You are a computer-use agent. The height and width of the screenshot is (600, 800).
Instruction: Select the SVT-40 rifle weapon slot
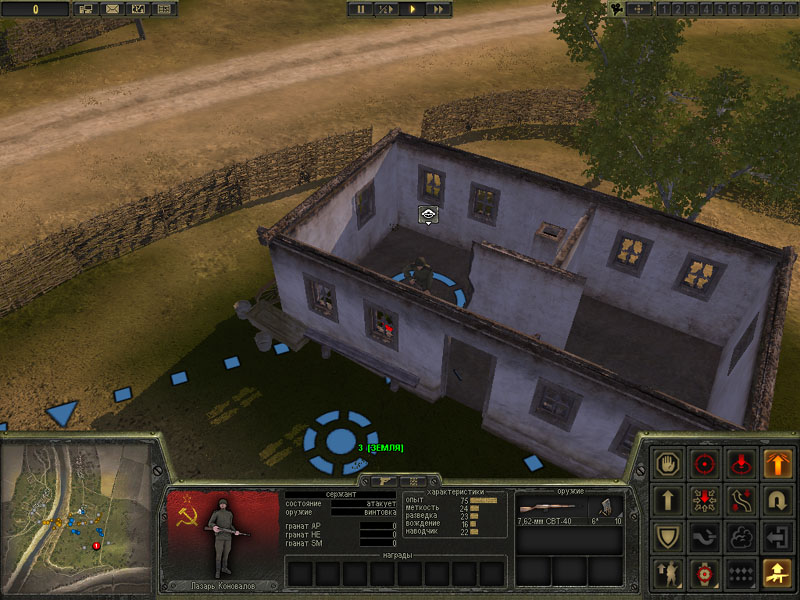coord(551,508)
